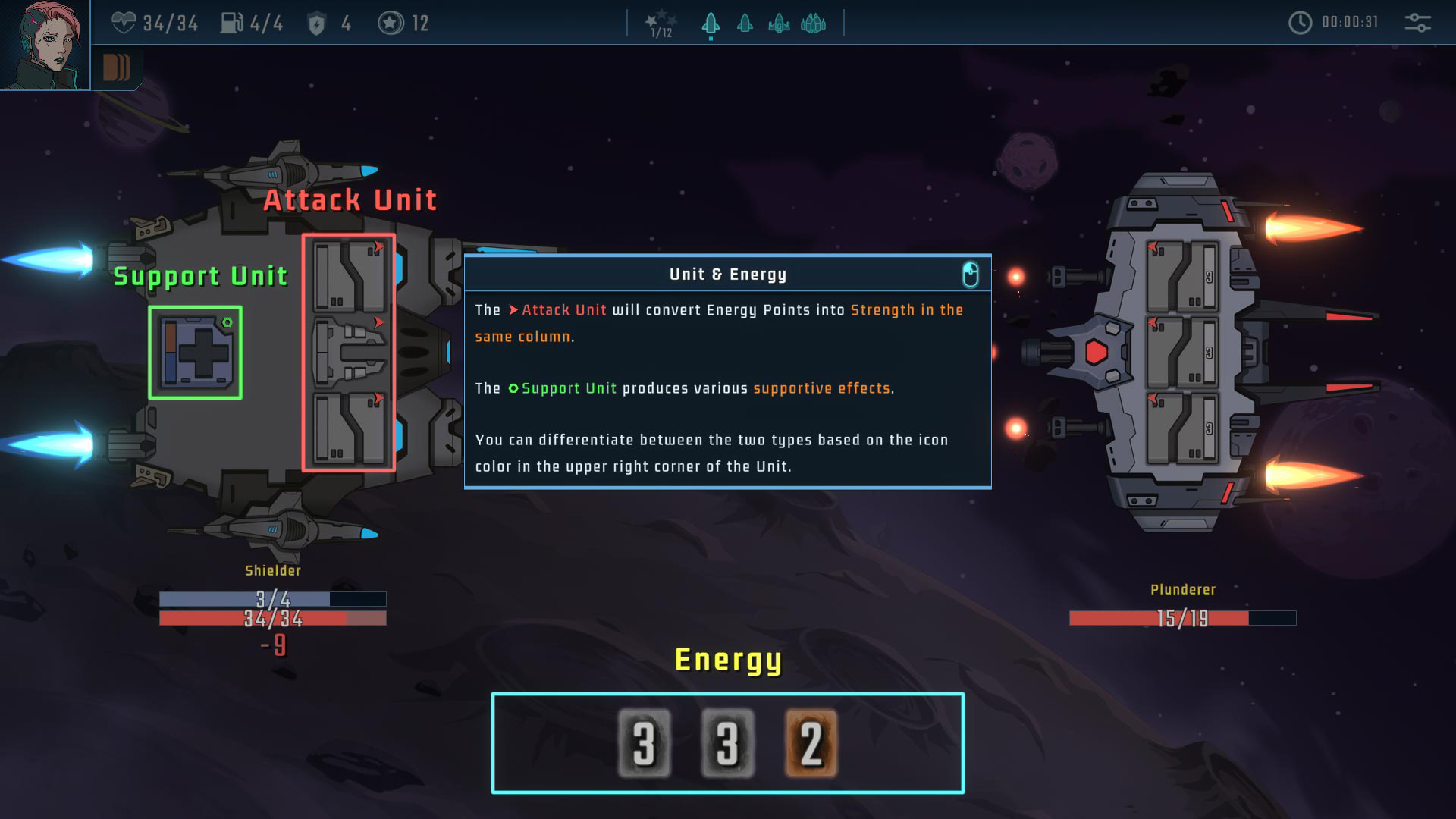Image resolution: width=1456 pixels, height=819 pixels.
Task: Select the orange 2 energy die
Action: pyautogui.click(x=811, y=743)
